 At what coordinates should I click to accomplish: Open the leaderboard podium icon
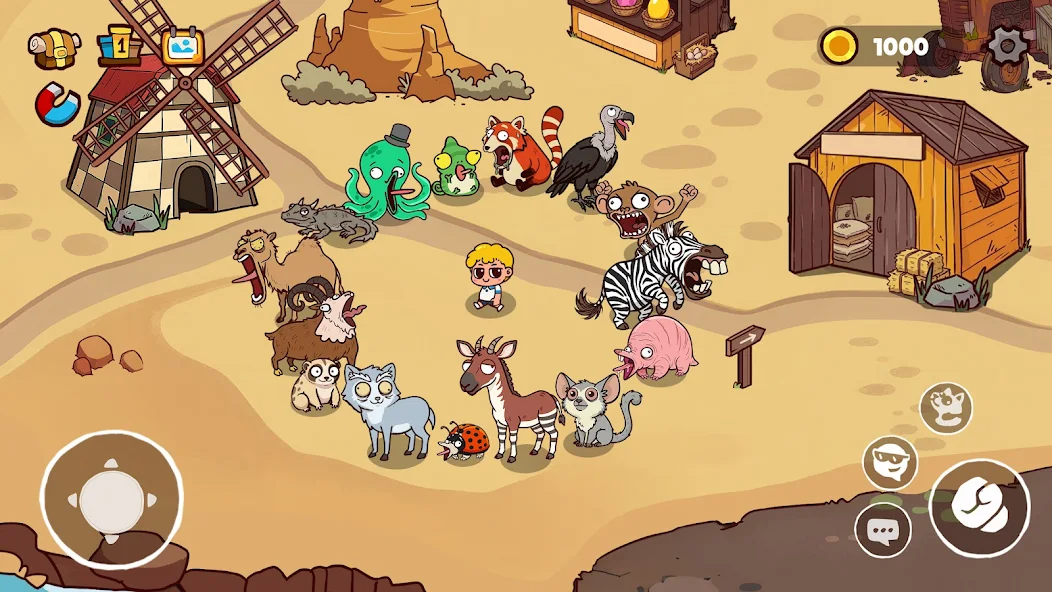[119, 47]
